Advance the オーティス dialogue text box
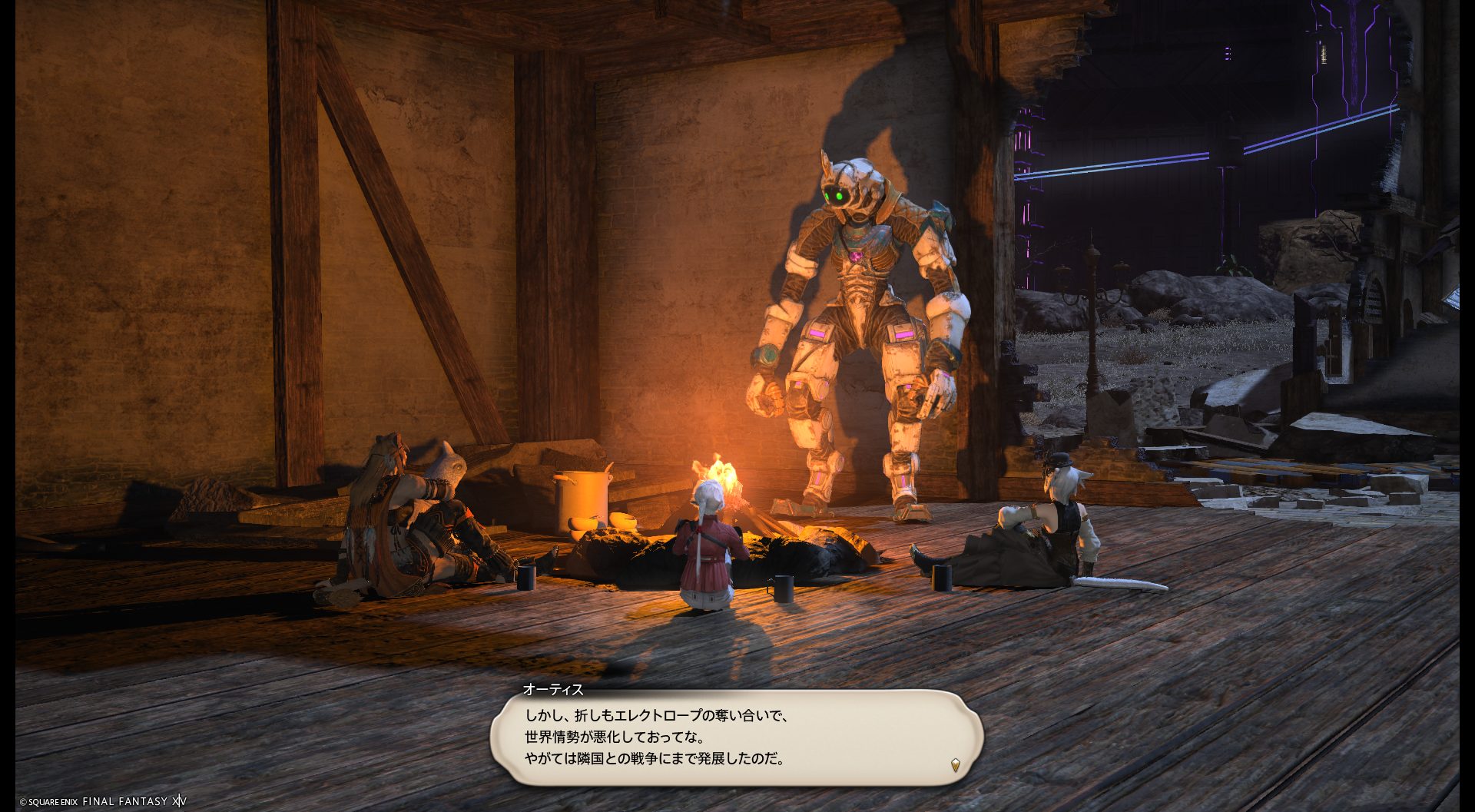Screen dimensions: 1475x812 tap(736, 737)
